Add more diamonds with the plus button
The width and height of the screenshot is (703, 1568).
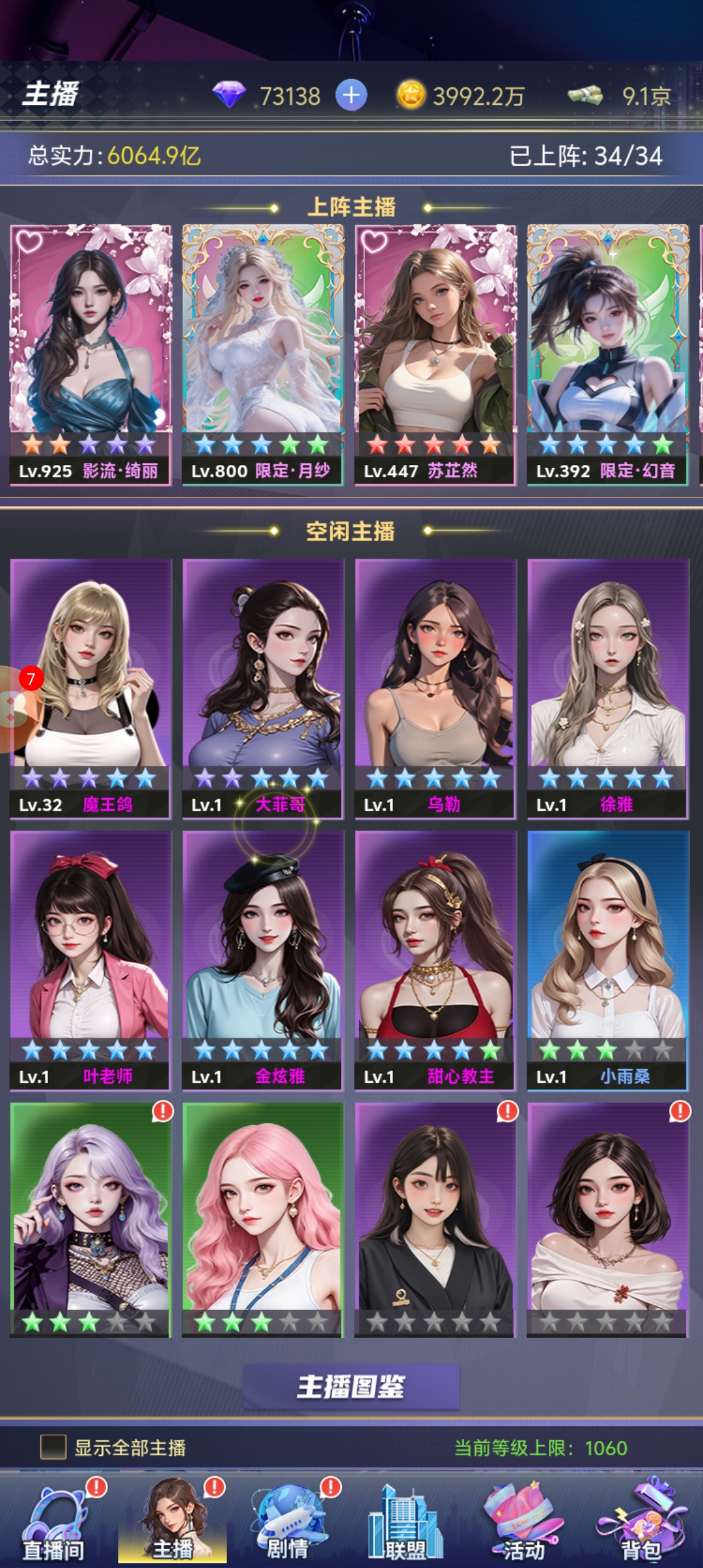(x=351, y=95)
